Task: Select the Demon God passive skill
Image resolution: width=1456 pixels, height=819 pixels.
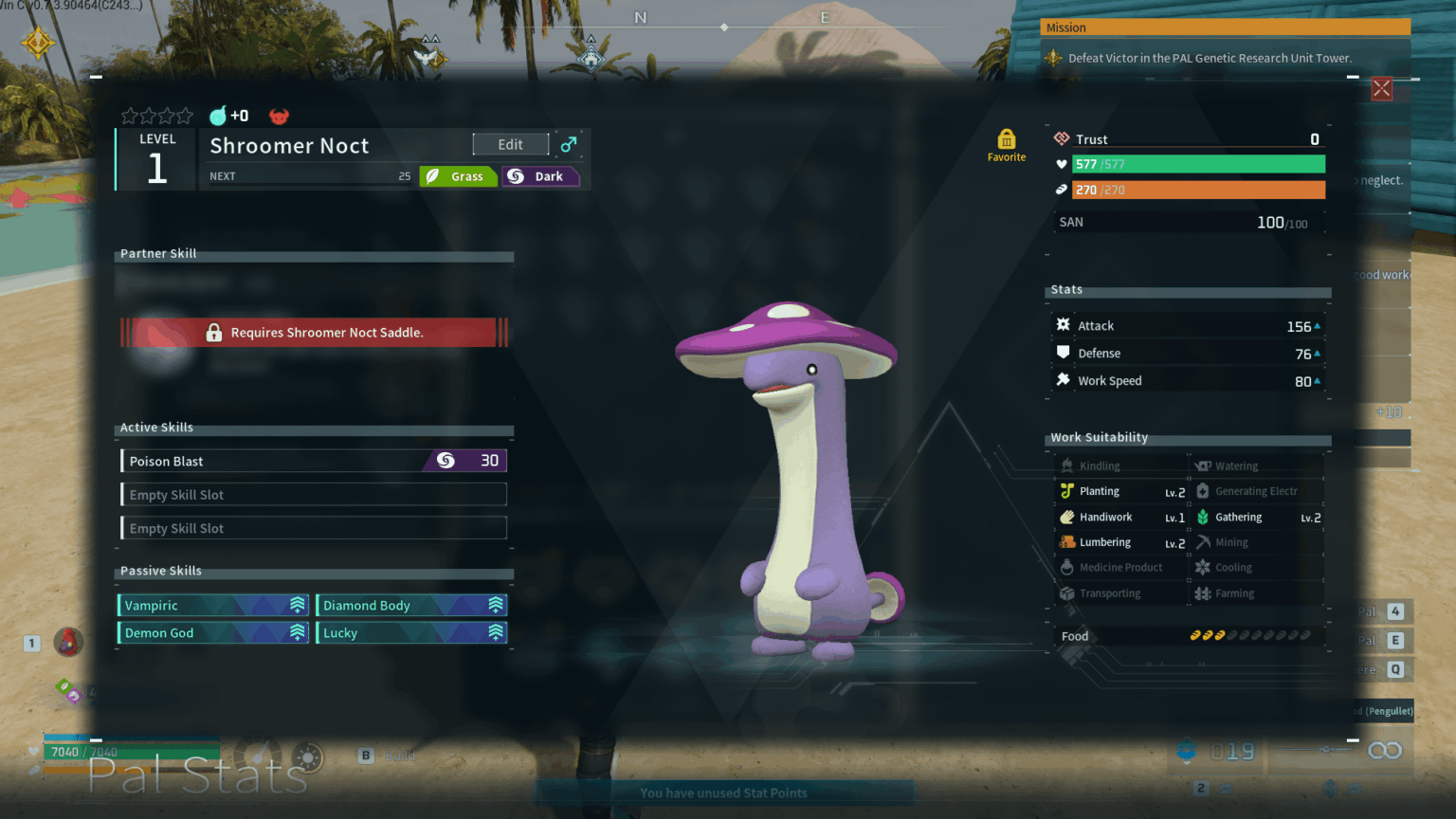Action: click(x=213, y=633)
